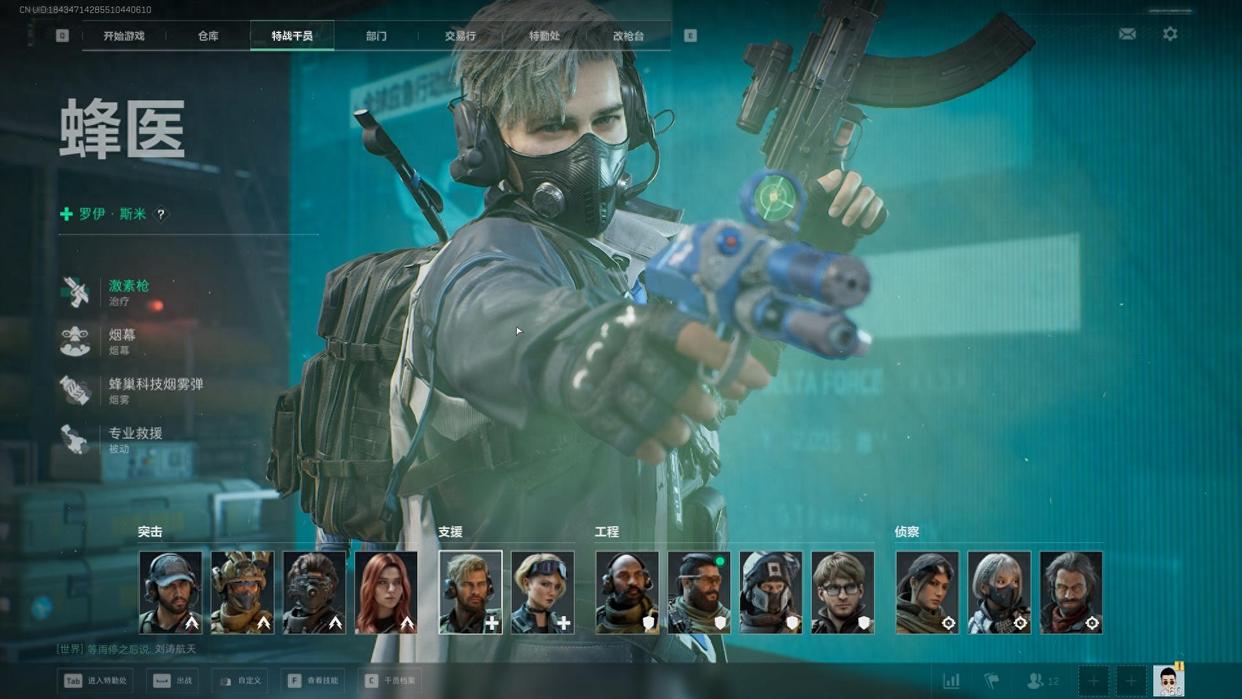Open 查看技能 skill details

[315, 681]
